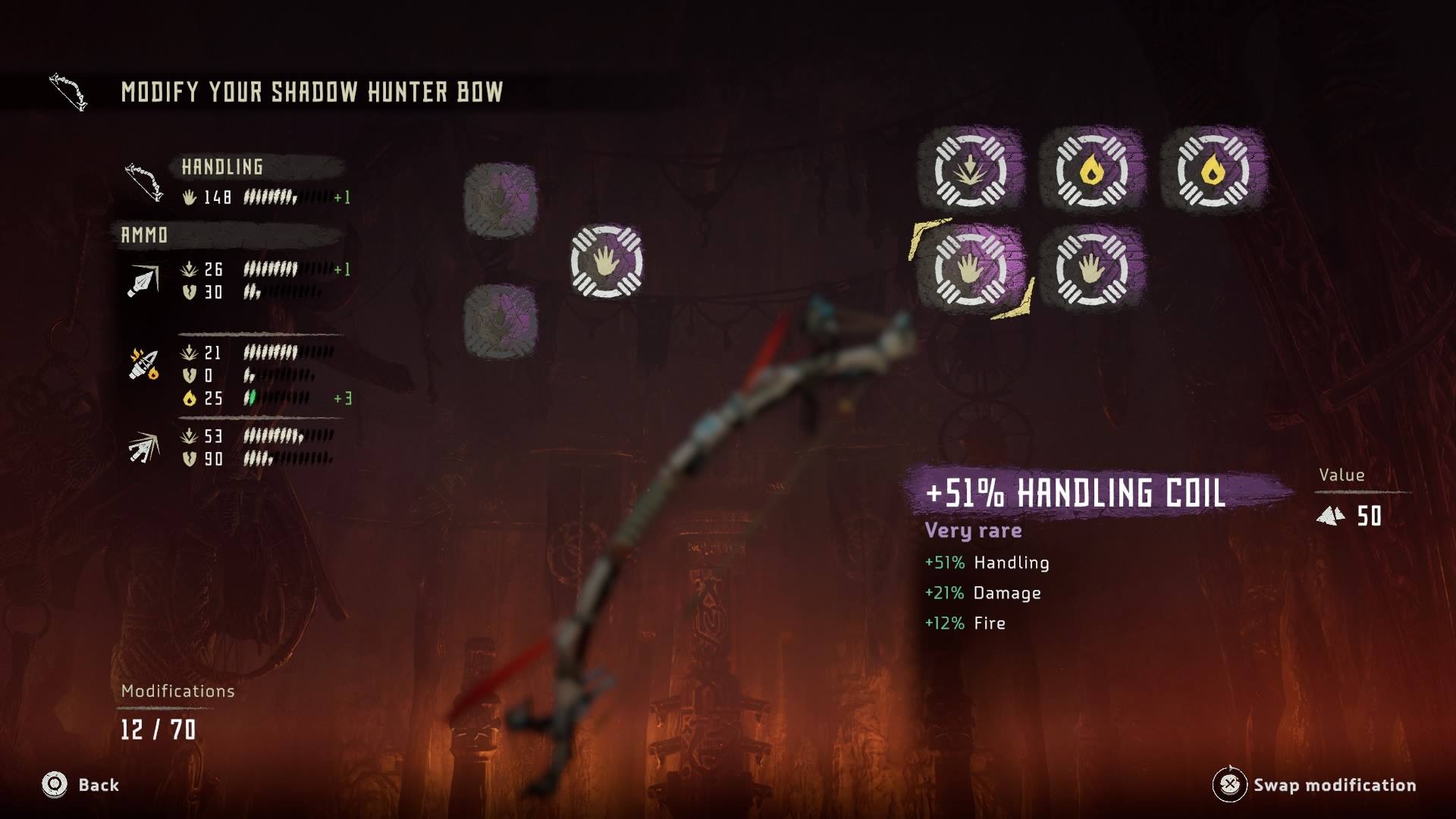Click the highlighted +51% handling coil
This screenshot has height=819, width=1456.
click(x=971, y=268)
